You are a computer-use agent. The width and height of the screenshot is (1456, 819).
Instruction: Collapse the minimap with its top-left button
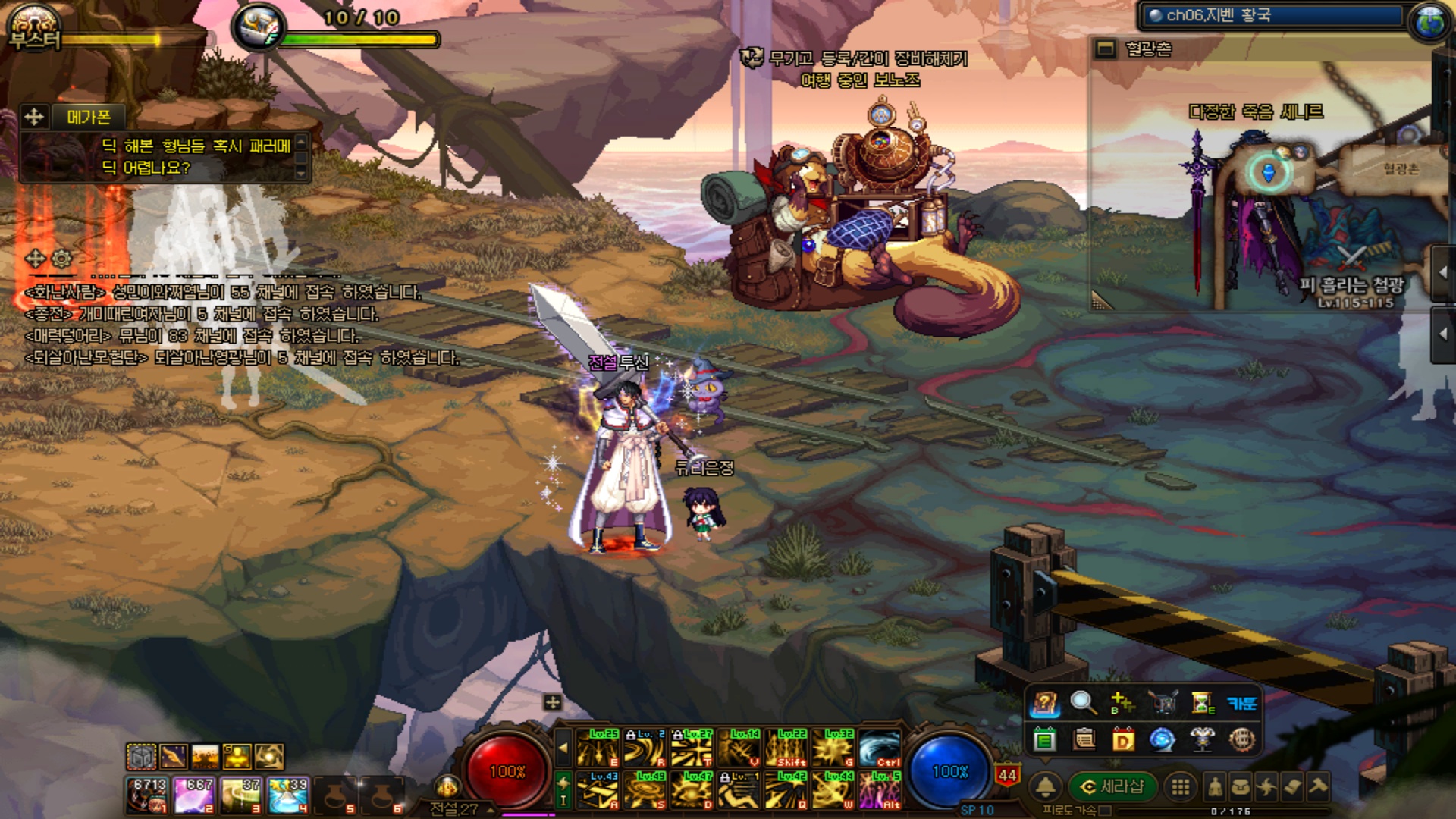click(x=1106, y=50)
